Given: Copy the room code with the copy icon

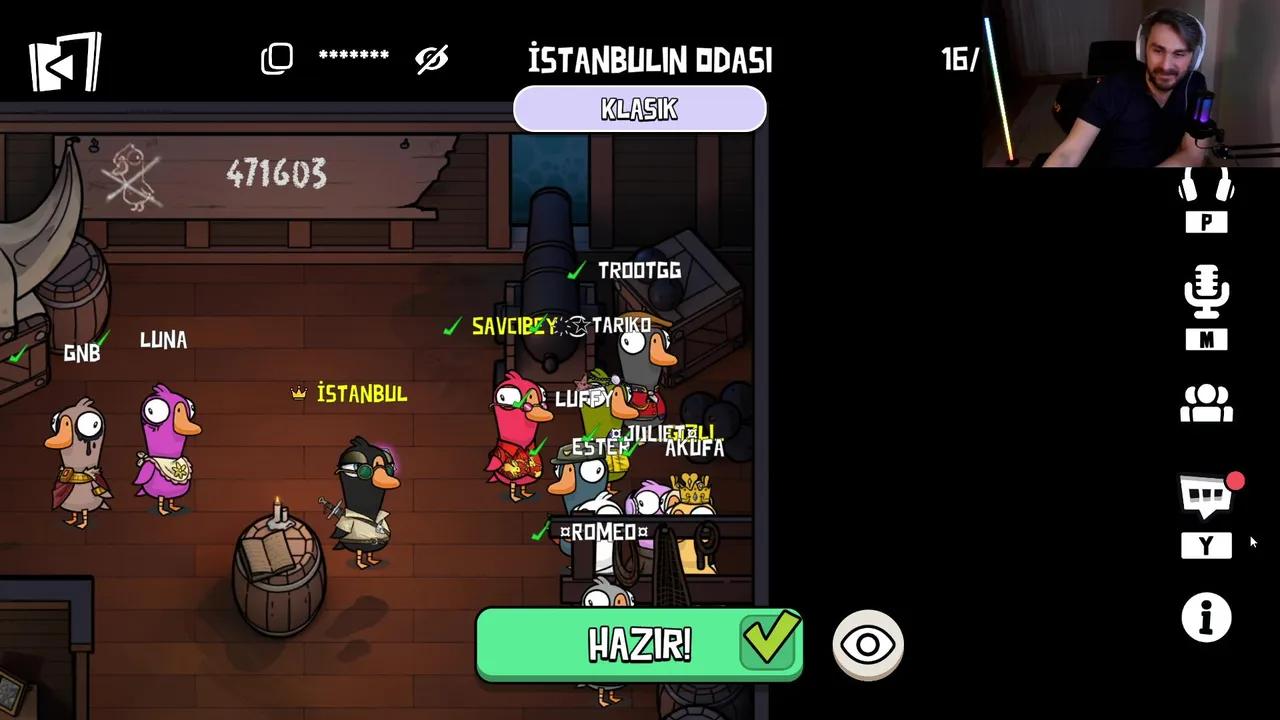Looking at the screenshot, I should pyautogui.click(x=277, y=57).
